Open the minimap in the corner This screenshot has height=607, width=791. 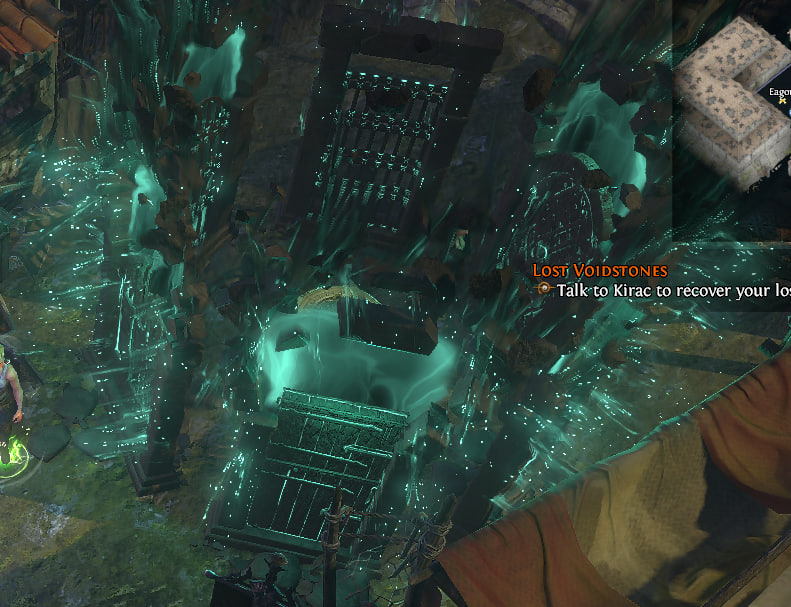click(732, 110)
